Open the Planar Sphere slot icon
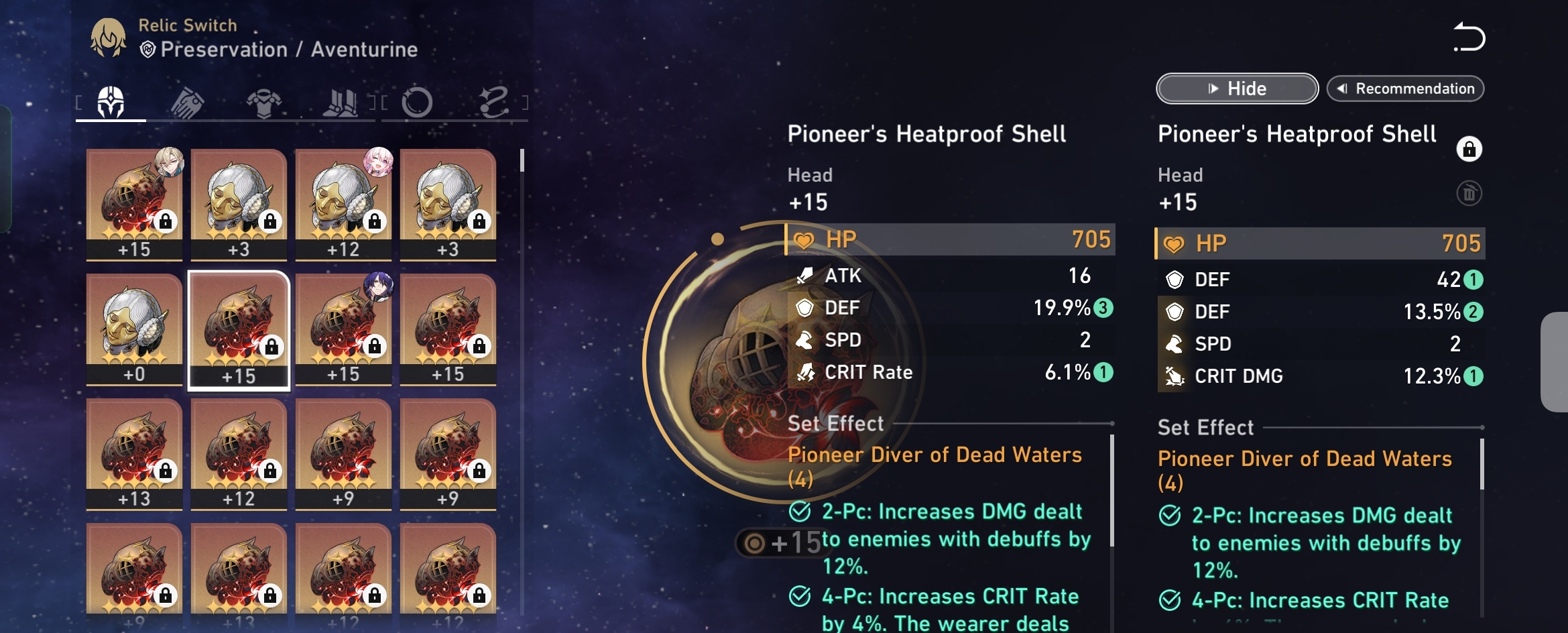This screenshot has width=1568, height=633. pos(417,101)
